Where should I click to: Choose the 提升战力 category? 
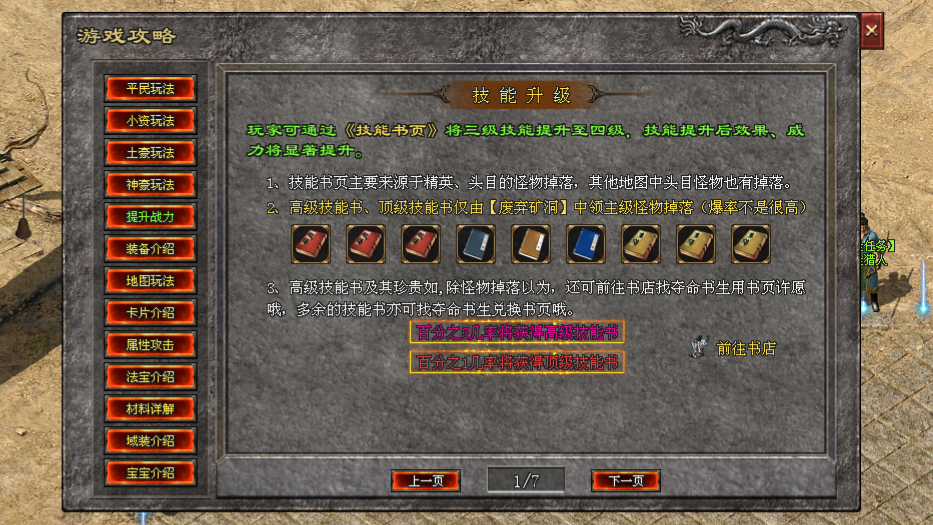[150, 216]
